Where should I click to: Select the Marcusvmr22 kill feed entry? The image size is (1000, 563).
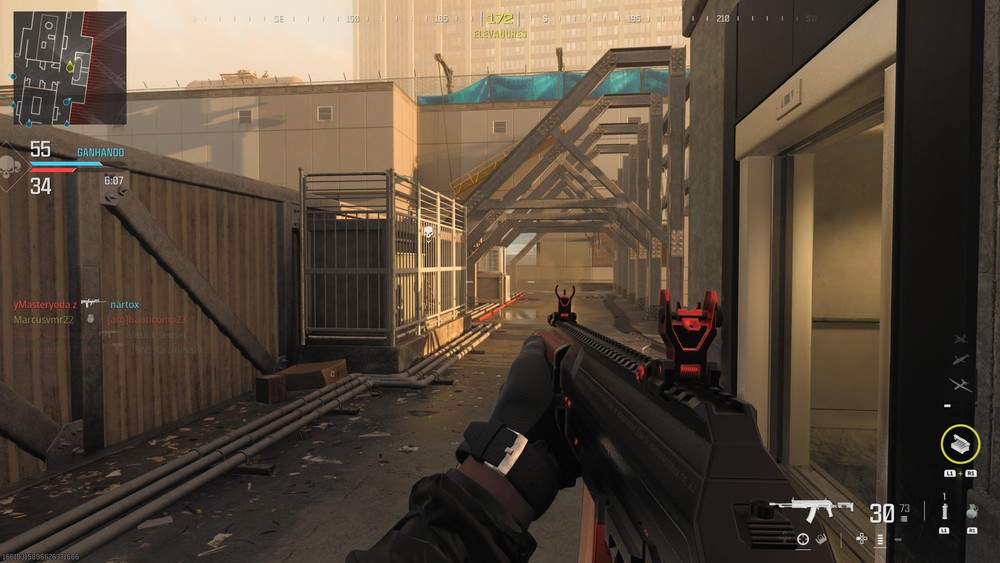[x=42, y=319]
